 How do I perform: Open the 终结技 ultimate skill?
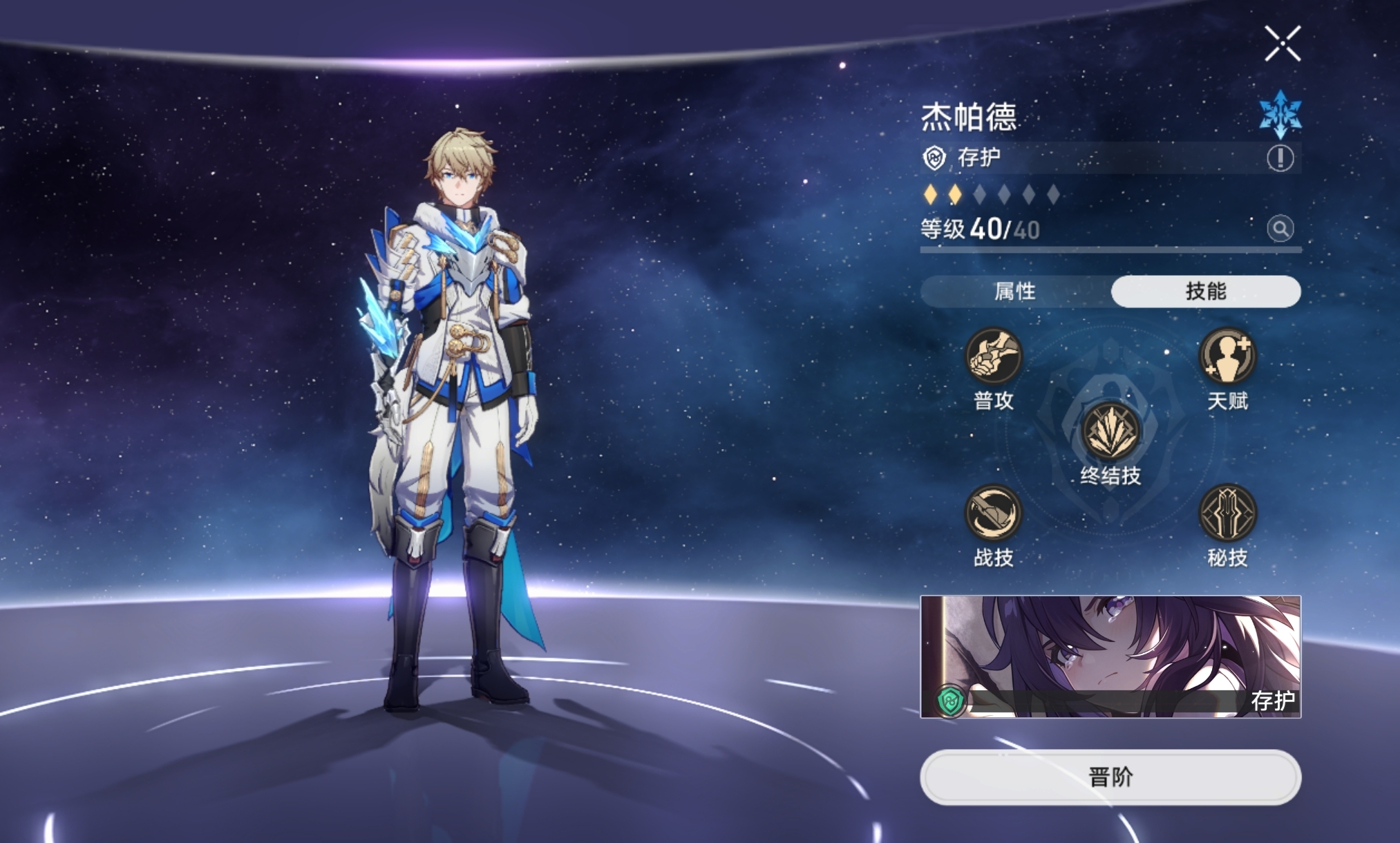point(1110,432)
